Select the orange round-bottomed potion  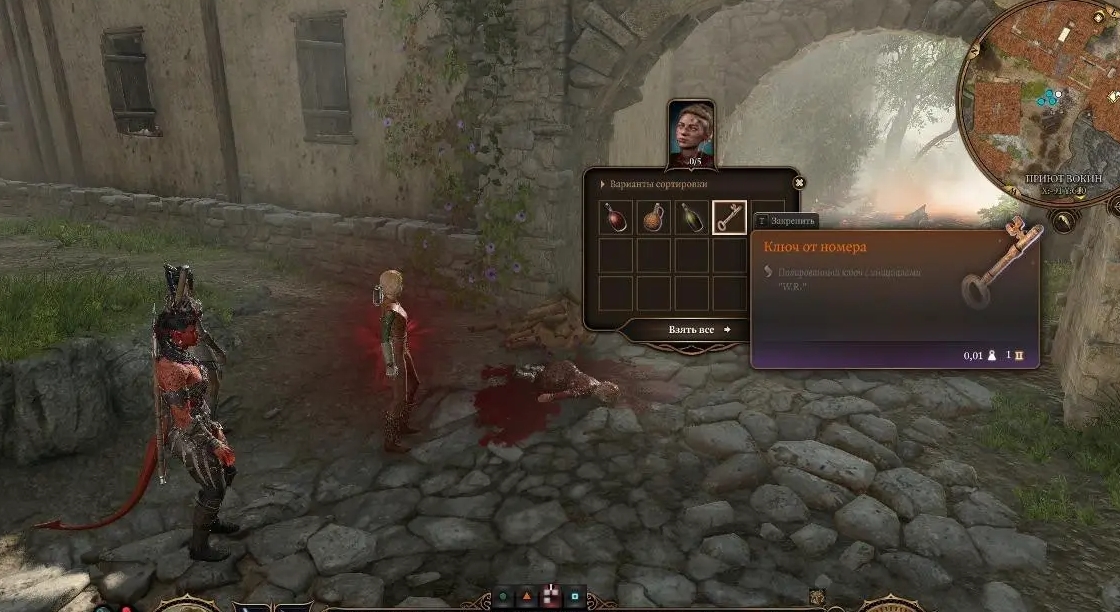[654, 217]
